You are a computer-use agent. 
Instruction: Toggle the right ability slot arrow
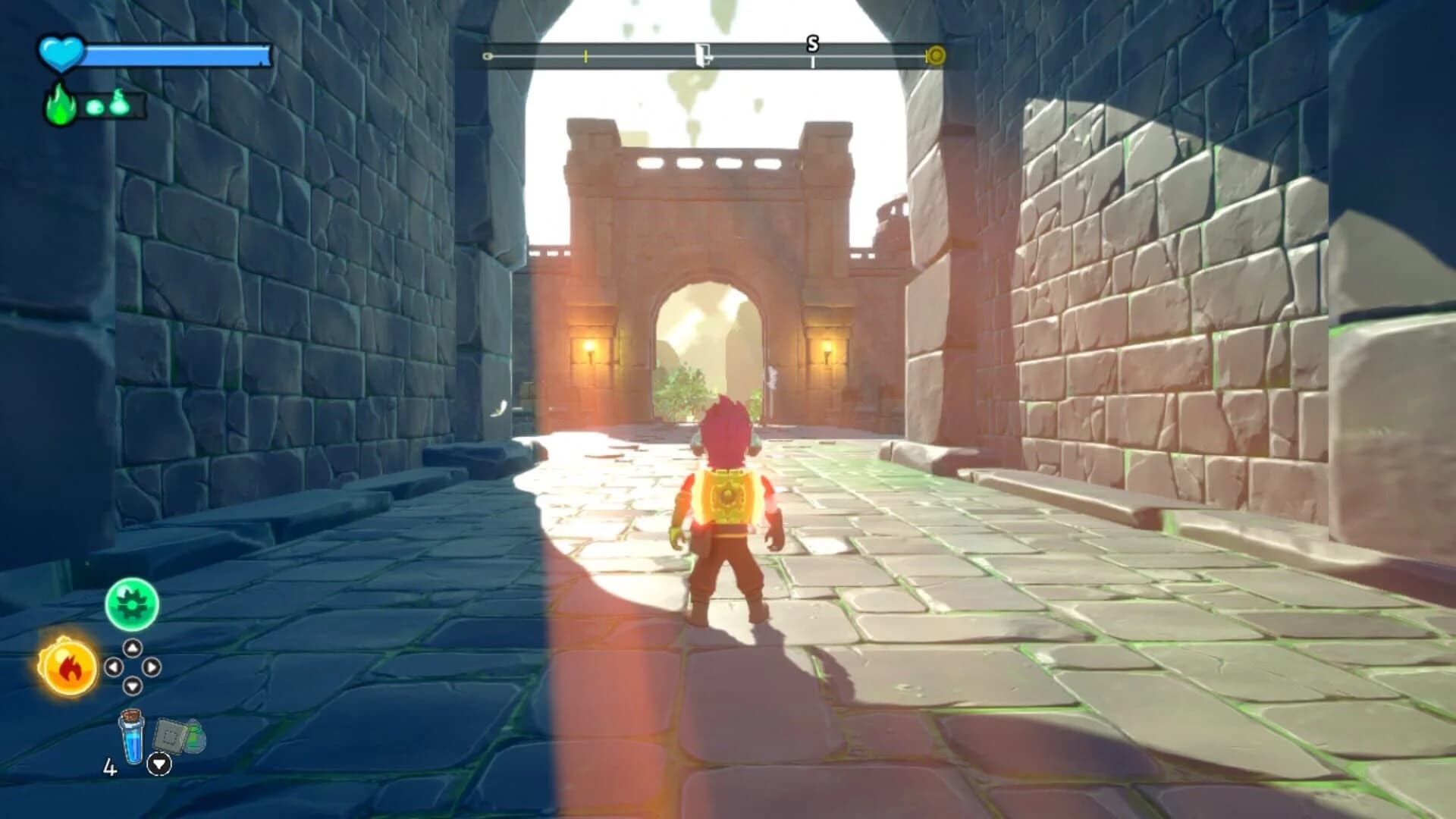(x=152, y=666)
